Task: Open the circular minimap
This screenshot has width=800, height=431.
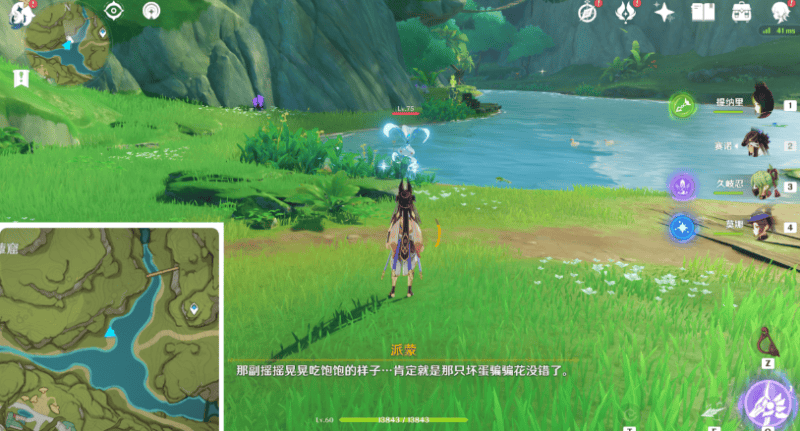Action: (x=66, y=40)
